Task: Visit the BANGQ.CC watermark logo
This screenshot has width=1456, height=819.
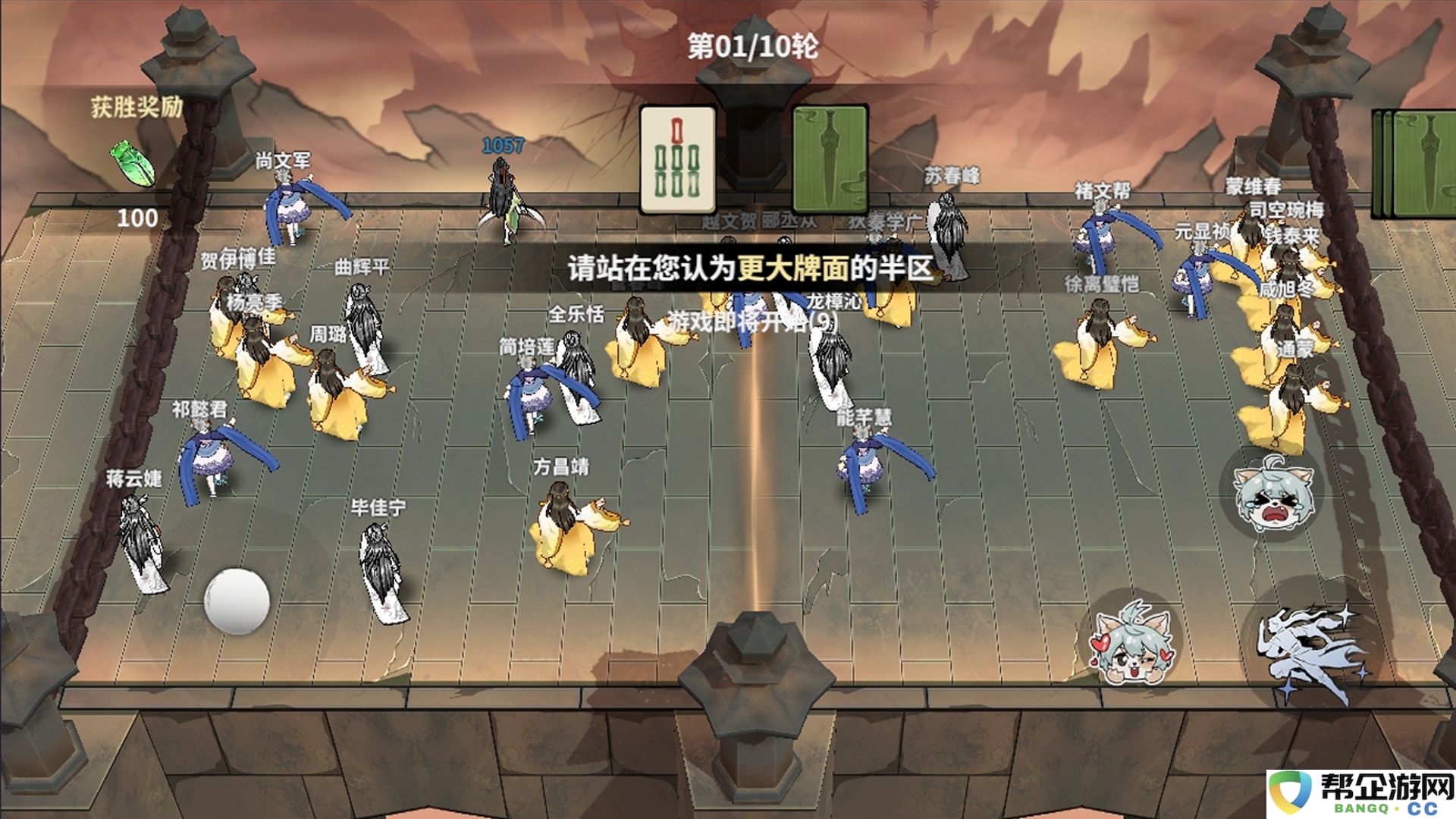Action: pyautogui.click(x=1361, y=794)
